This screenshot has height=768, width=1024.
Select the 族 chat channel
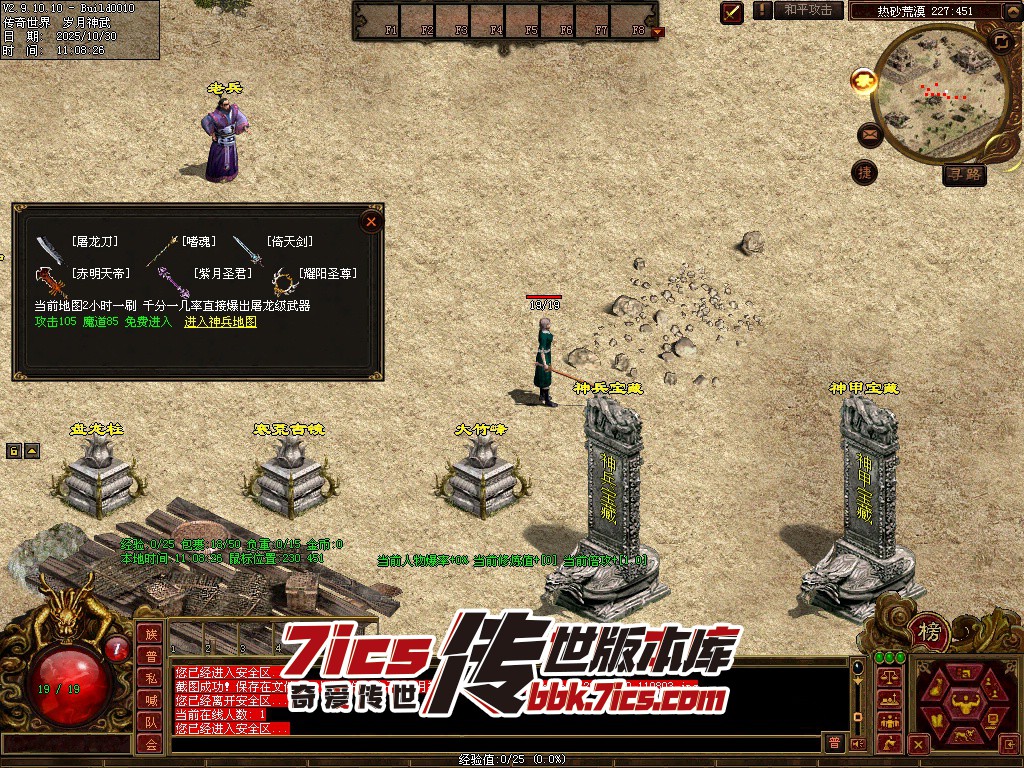pyautogui.click(x=150, y=634)
